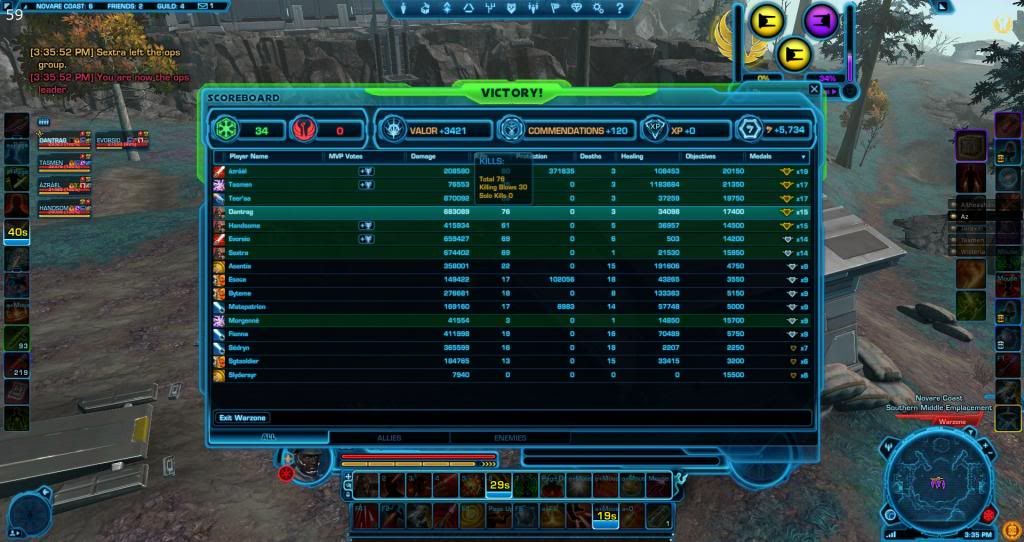Viewport: 1024px width, 542px height.
Task: Sort players by the Objectives column
Action: pos(700,157)
